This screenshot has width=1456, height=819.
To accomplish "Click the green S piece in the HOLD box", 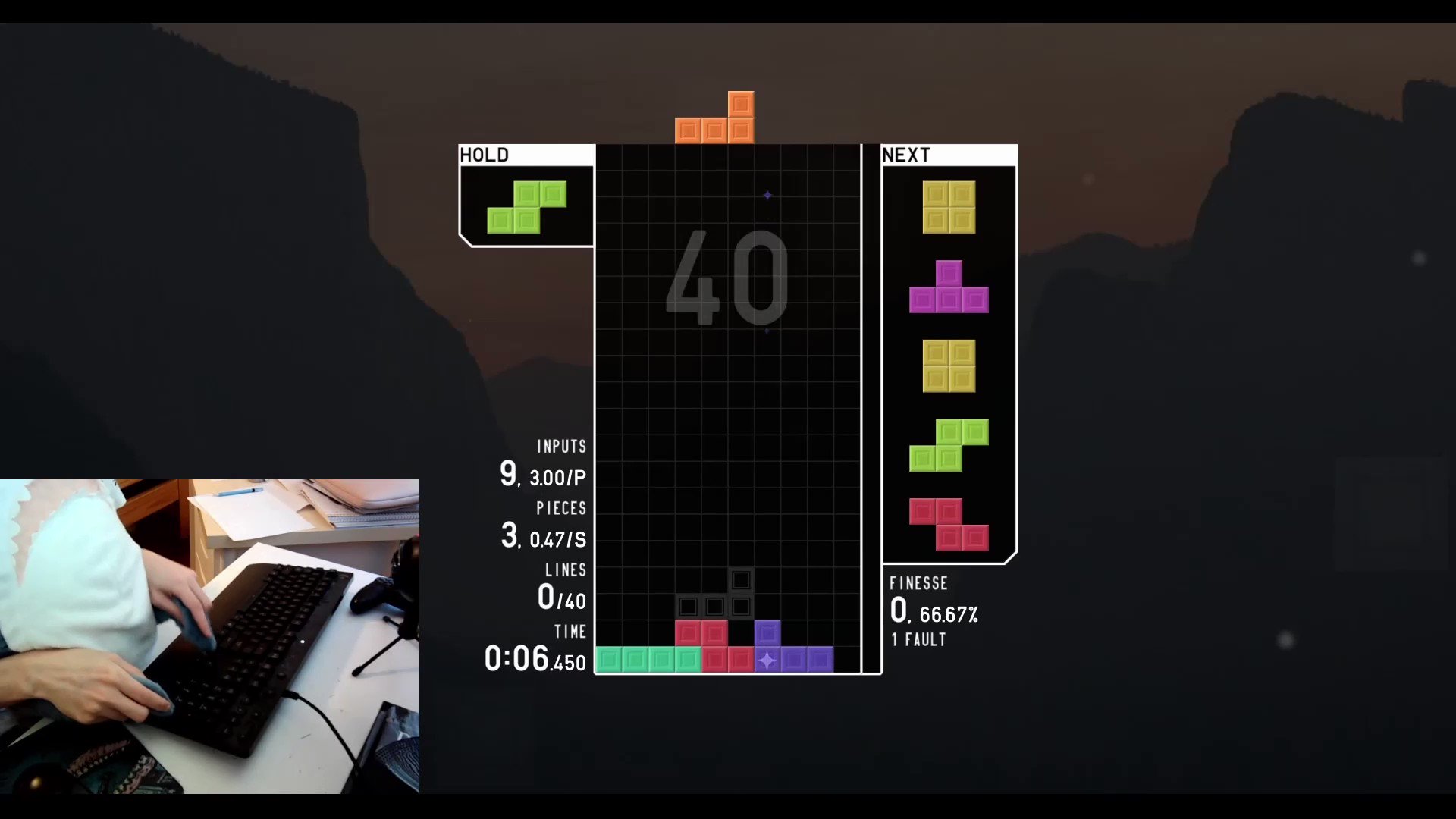I will (526, 206).
